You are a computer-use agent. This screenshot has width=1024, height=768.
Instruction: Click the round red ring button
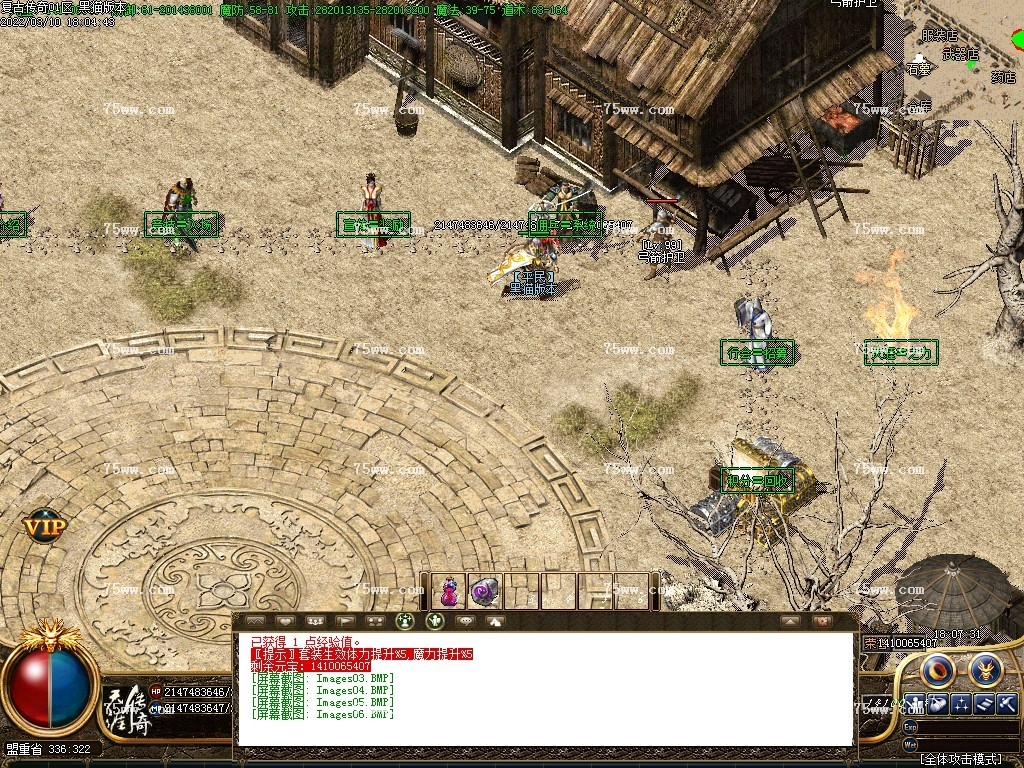937,669
